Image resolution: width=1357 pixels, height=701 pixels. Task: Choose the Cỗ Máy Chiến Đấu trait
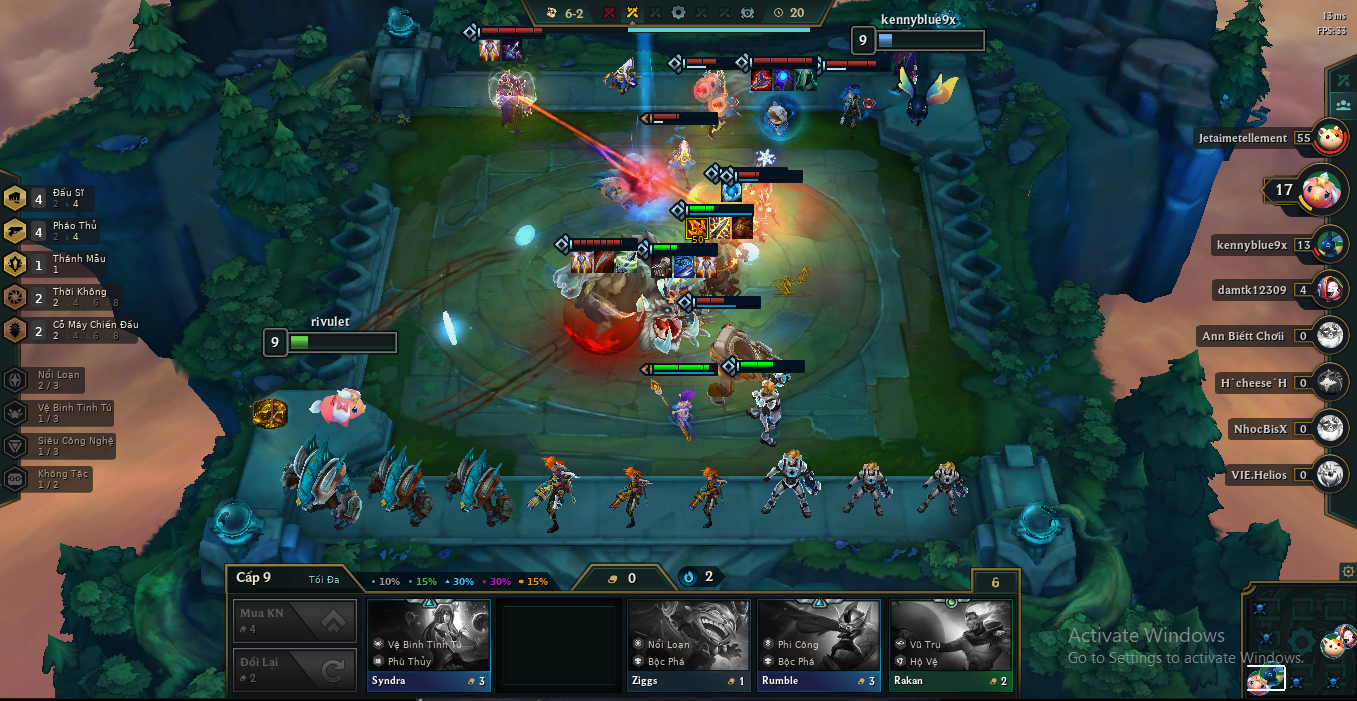70,330
